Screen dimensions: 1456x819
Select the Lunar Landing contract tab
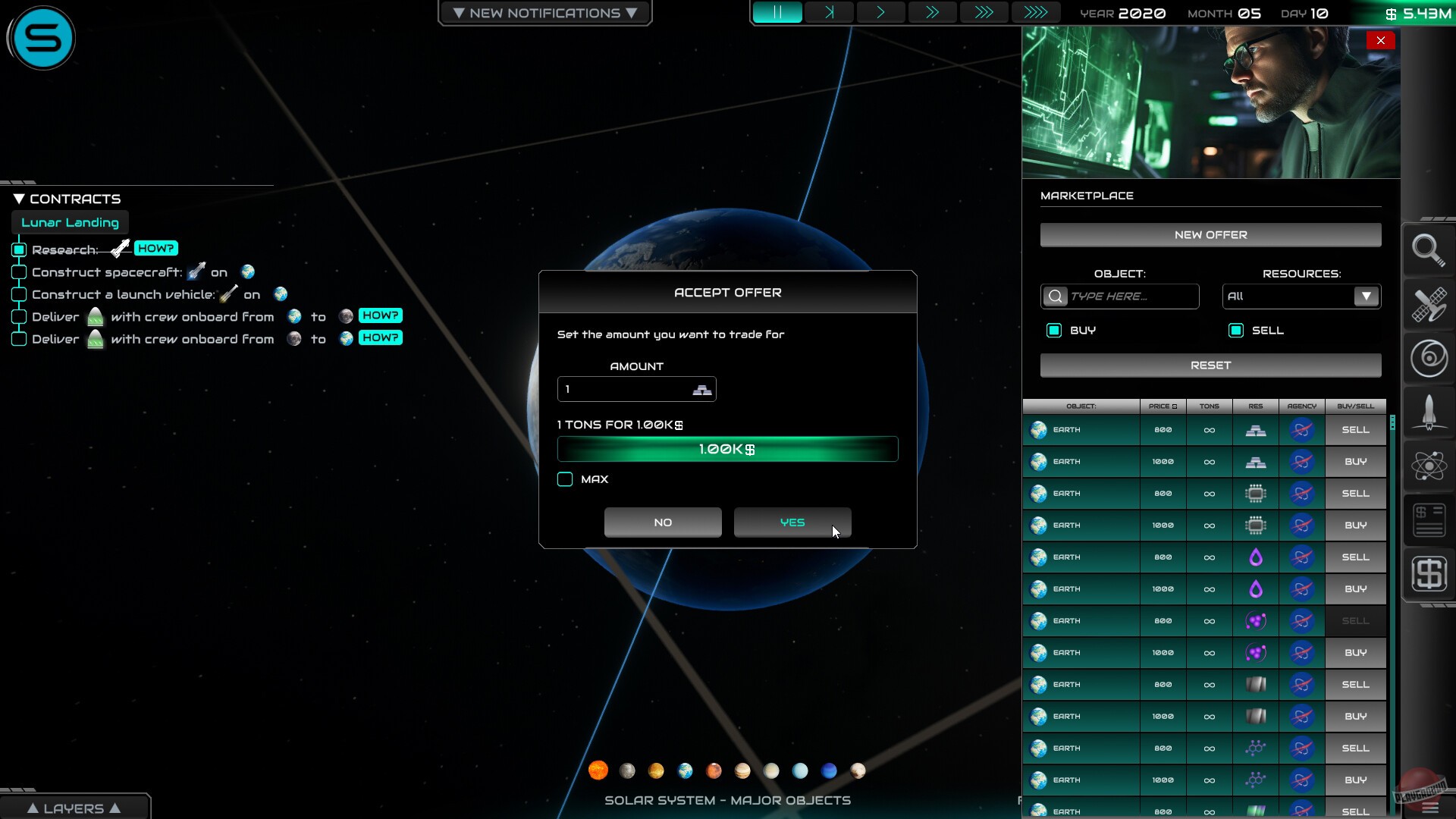tap(70, 222)
